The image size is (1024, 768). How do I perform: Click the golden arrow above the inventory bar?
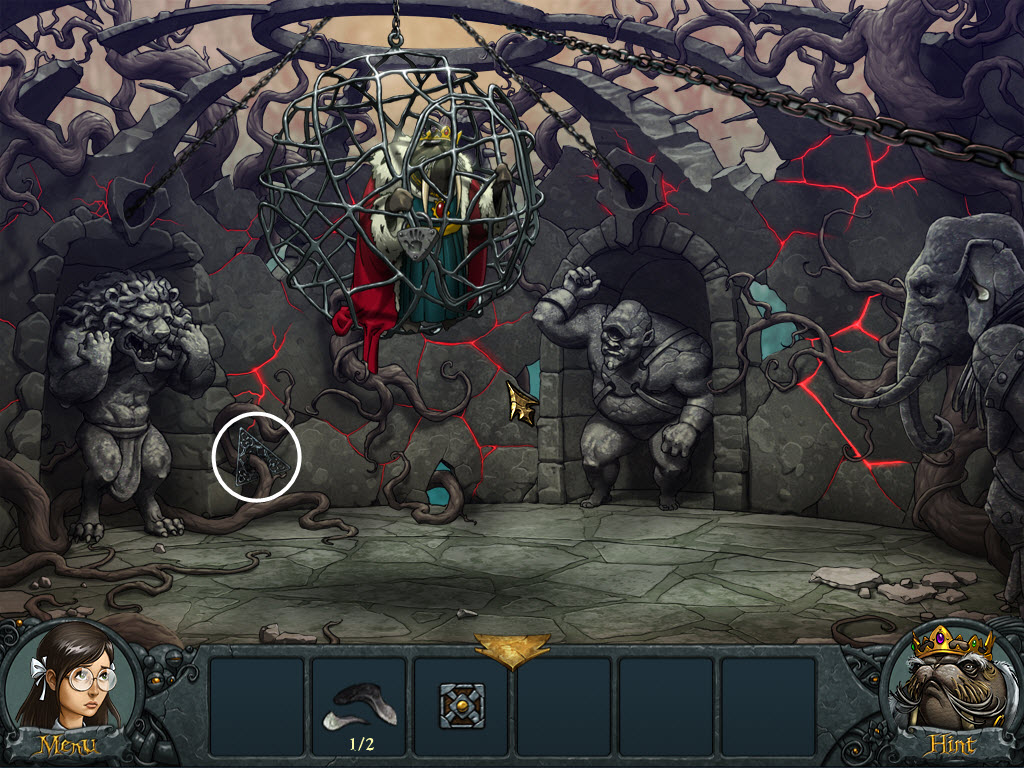coord(512,649)
